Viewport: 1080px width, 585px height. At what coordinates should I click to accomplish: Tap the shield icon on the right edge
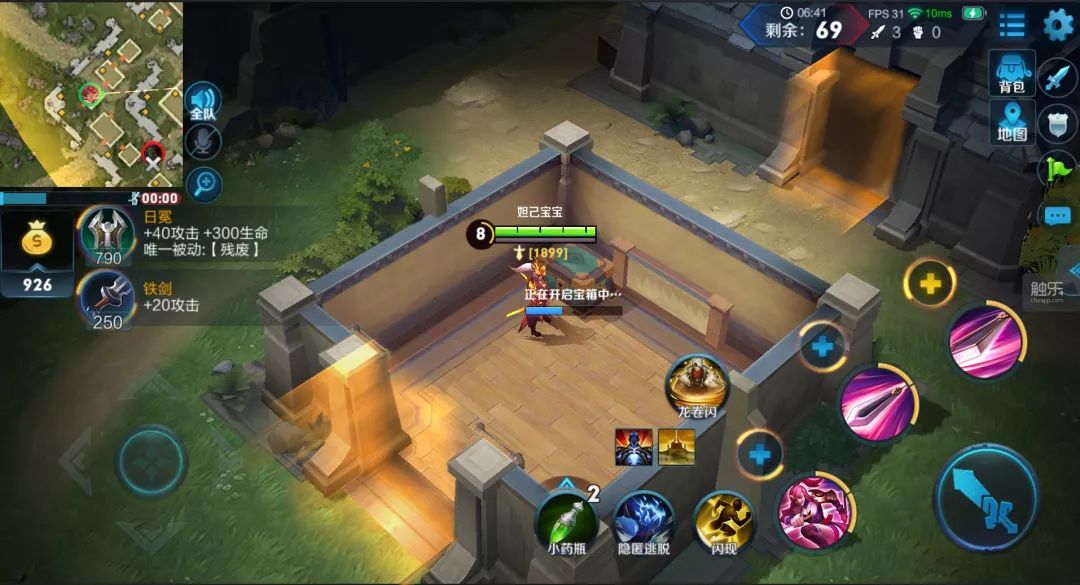tap(1057, 123)
